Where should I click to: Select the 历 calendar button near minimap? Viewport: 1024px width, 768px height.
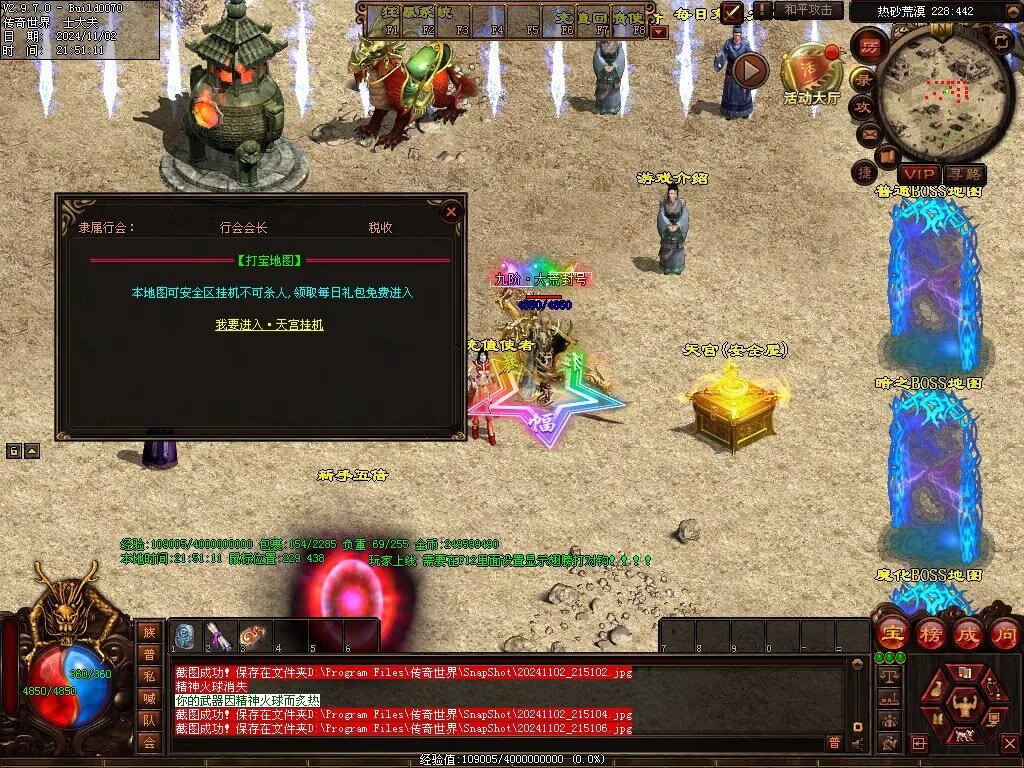(870, 47)
